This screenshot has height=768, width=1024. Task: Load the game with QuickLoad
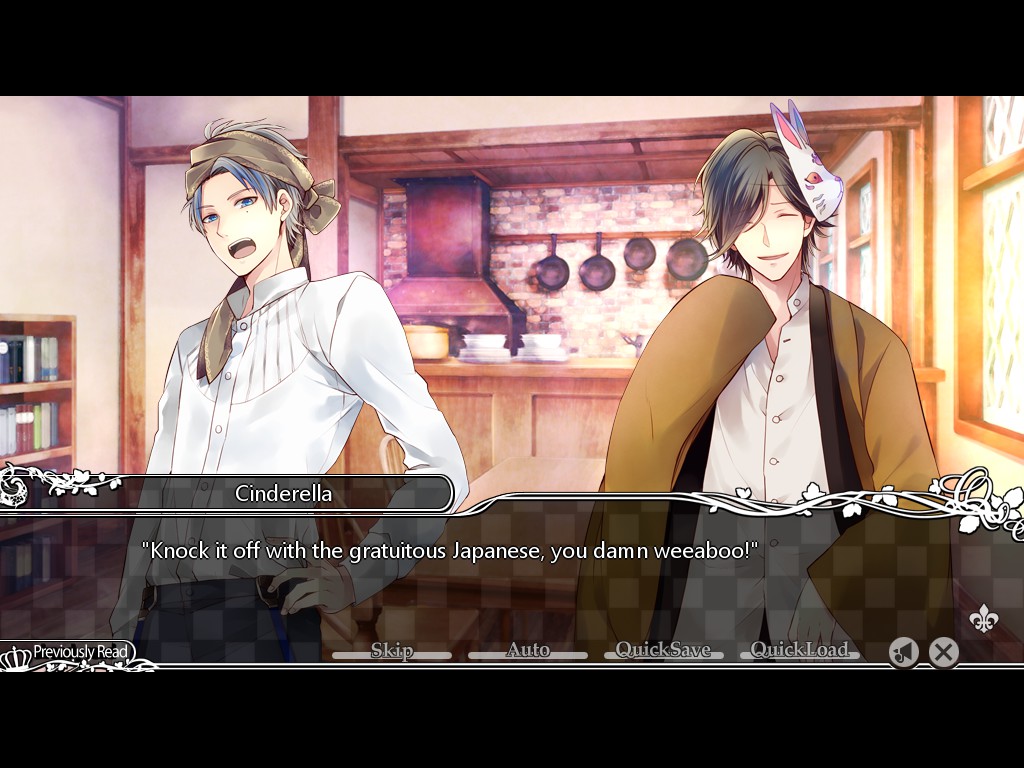[x=799, y=651]
